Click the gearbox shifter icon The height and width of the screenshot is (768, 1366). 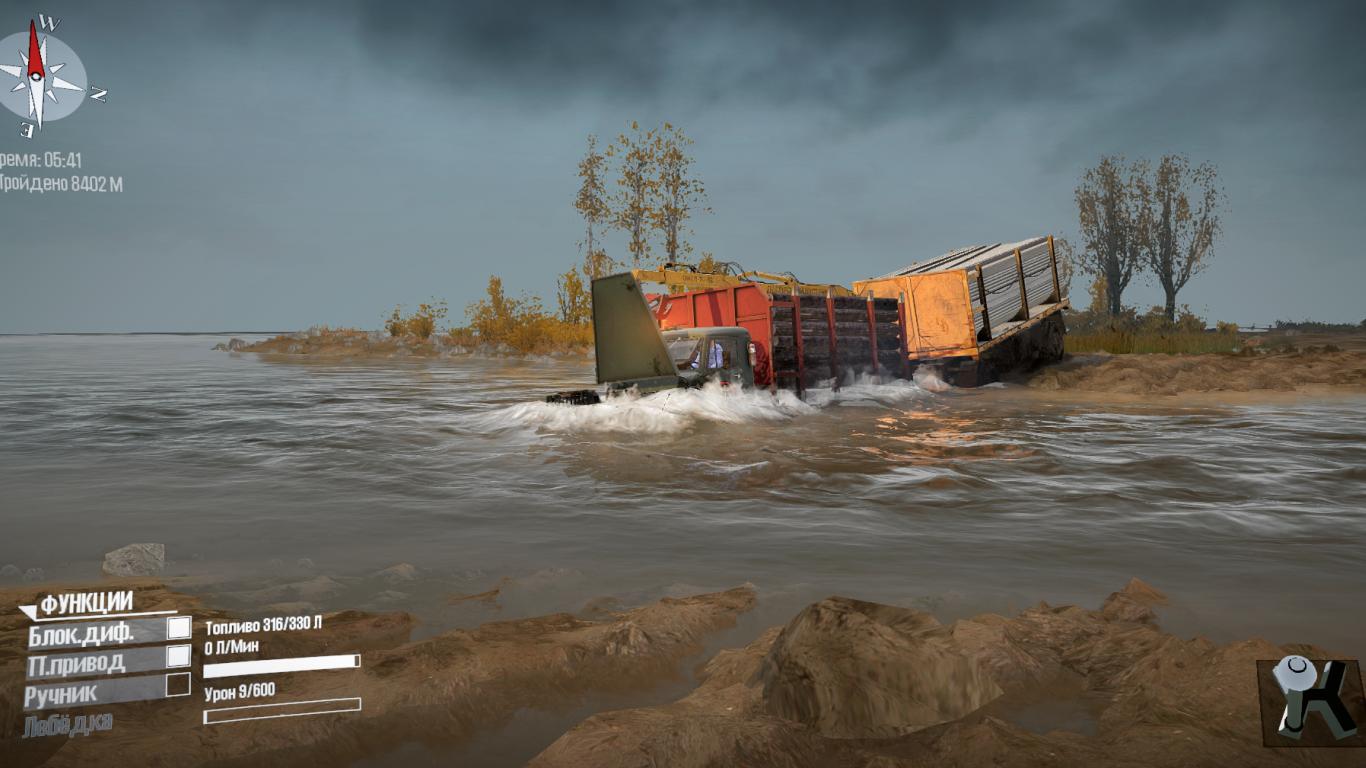tap(1308, 701)
